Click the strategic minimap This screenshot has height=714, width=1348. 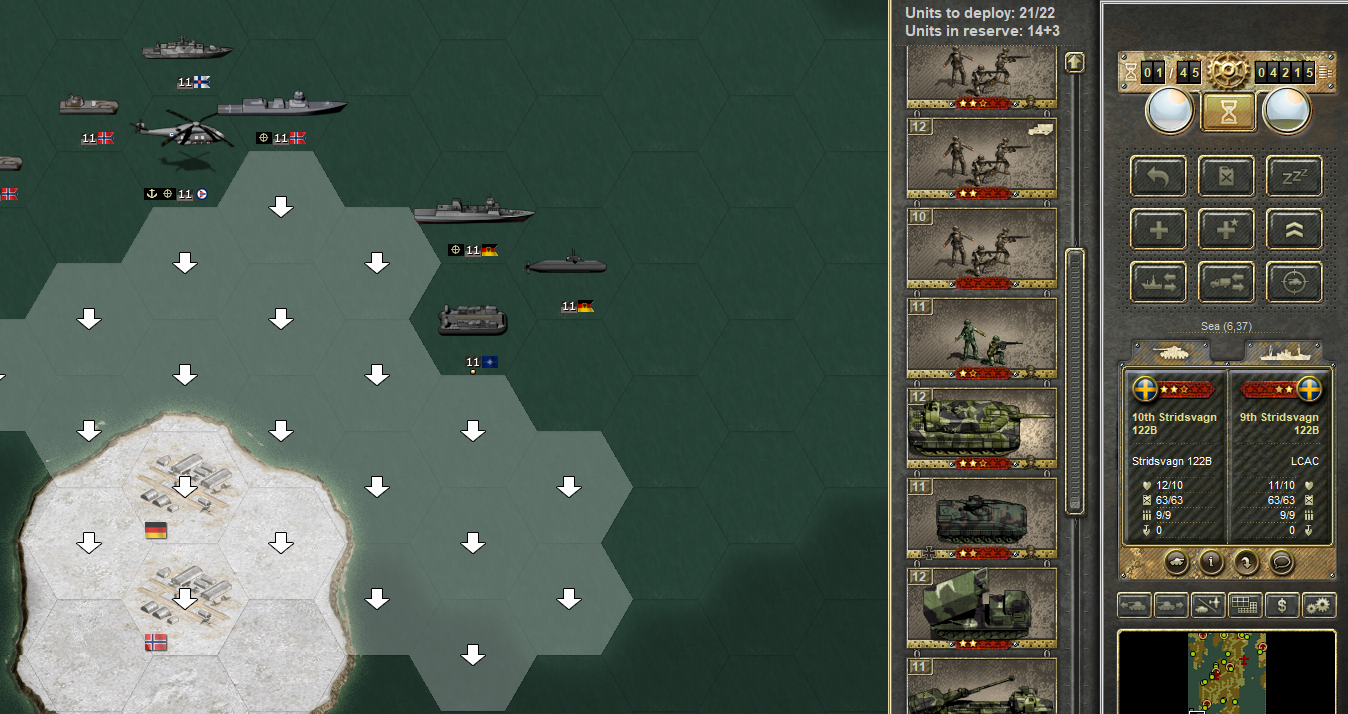pos(1226,672)
